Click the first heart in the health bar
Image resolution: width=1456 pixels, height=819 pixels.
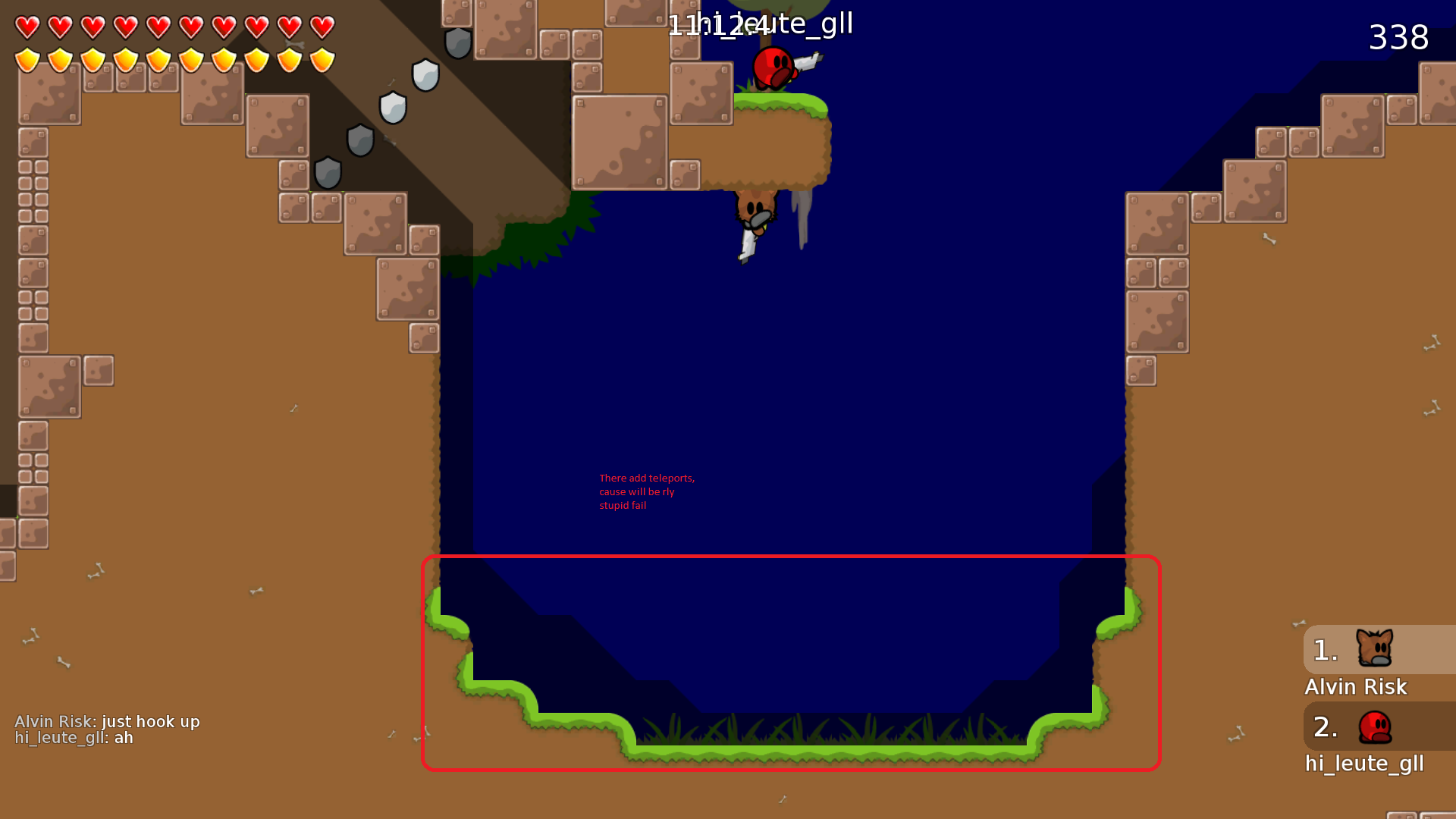click(27, 28)
